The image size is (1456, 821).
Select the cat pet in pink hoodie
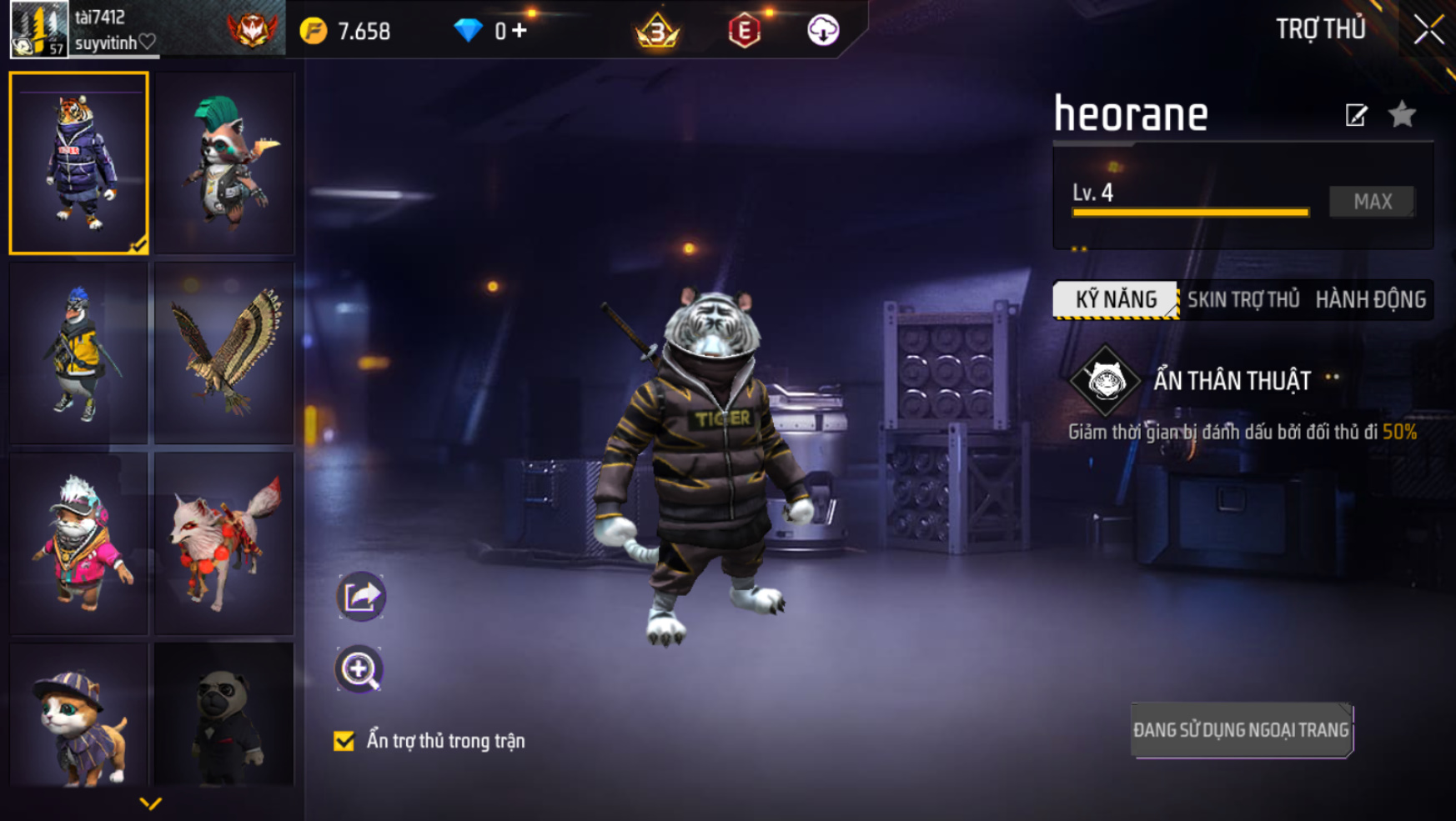(79, 543)
